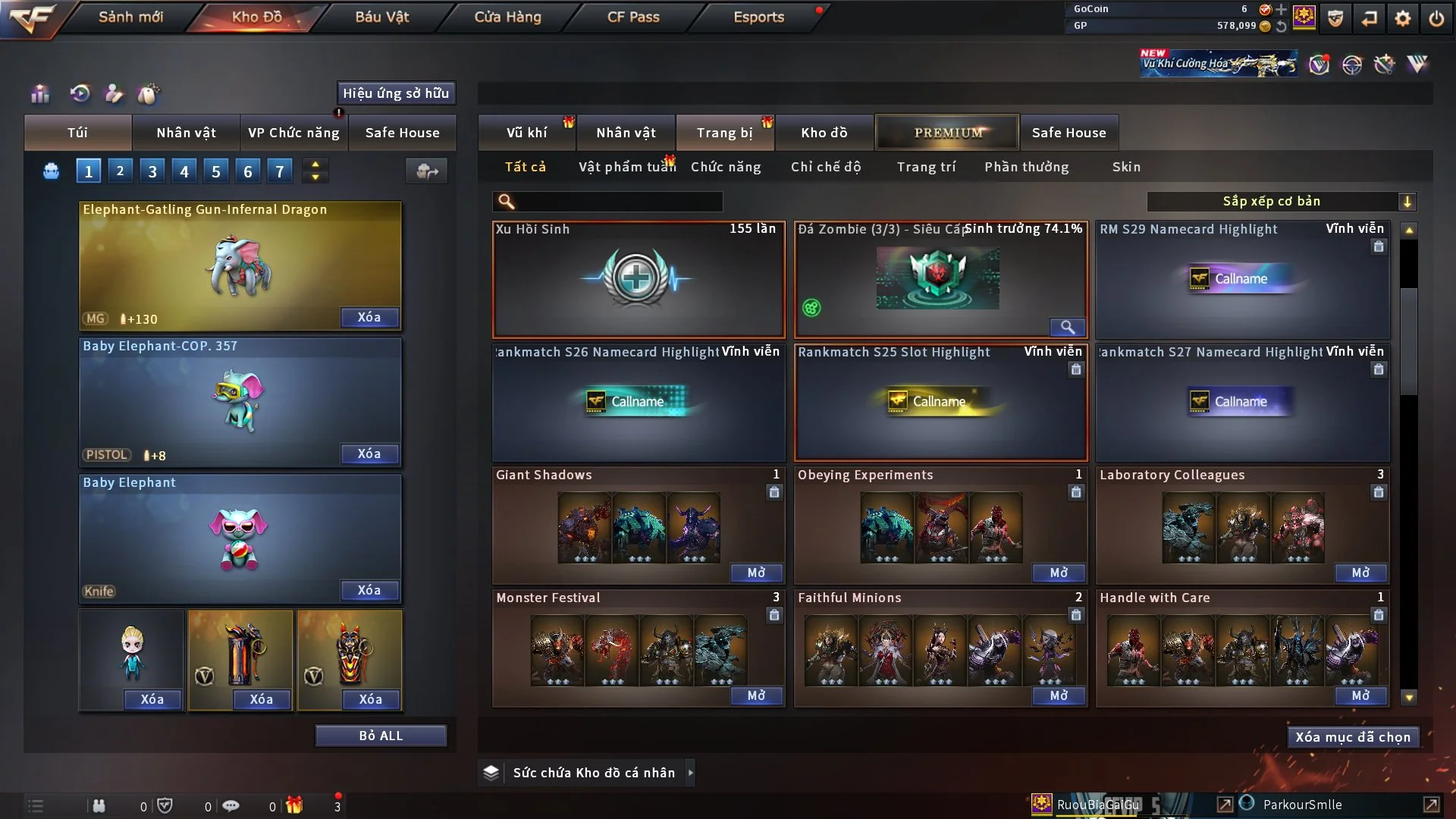Focus the inventory search field
The height and width of the screenshot is (819, 1456).
618,201
